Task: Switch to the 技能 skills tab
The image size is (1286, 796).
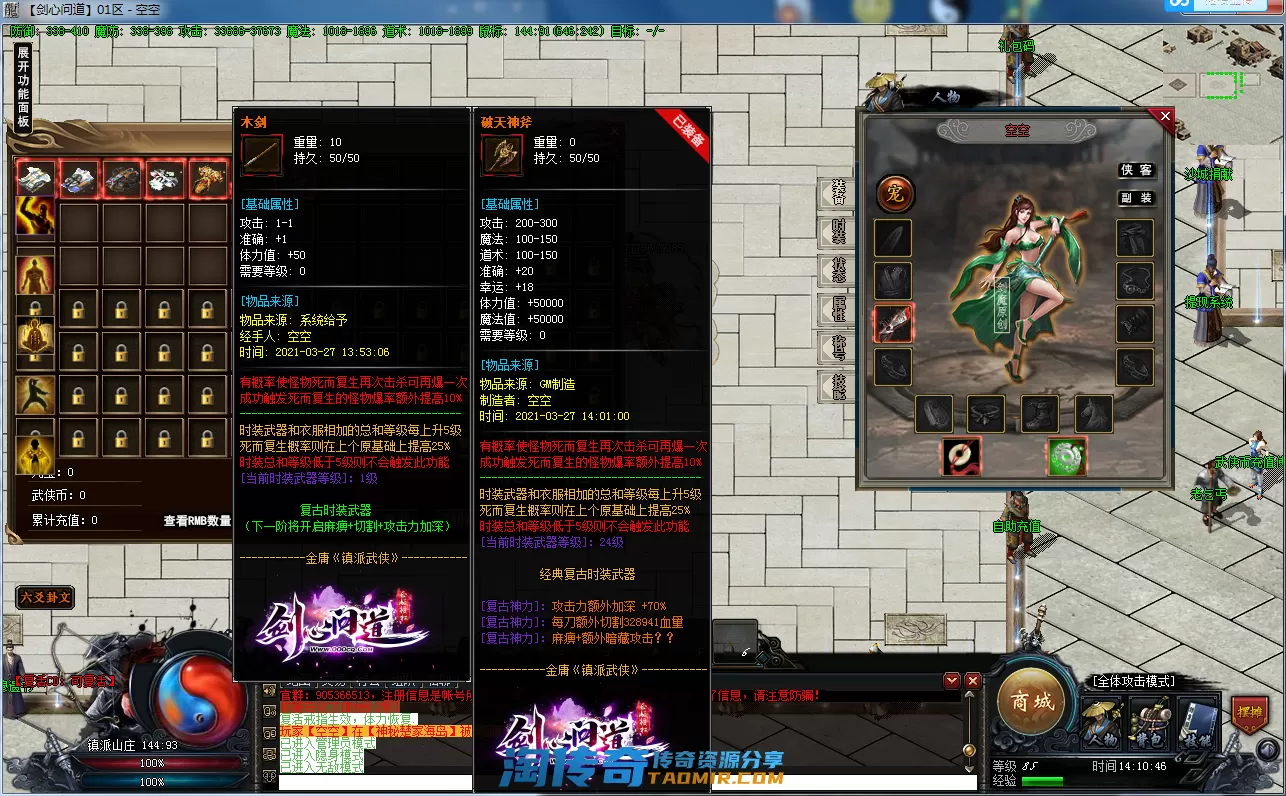Action: (838, 386)
